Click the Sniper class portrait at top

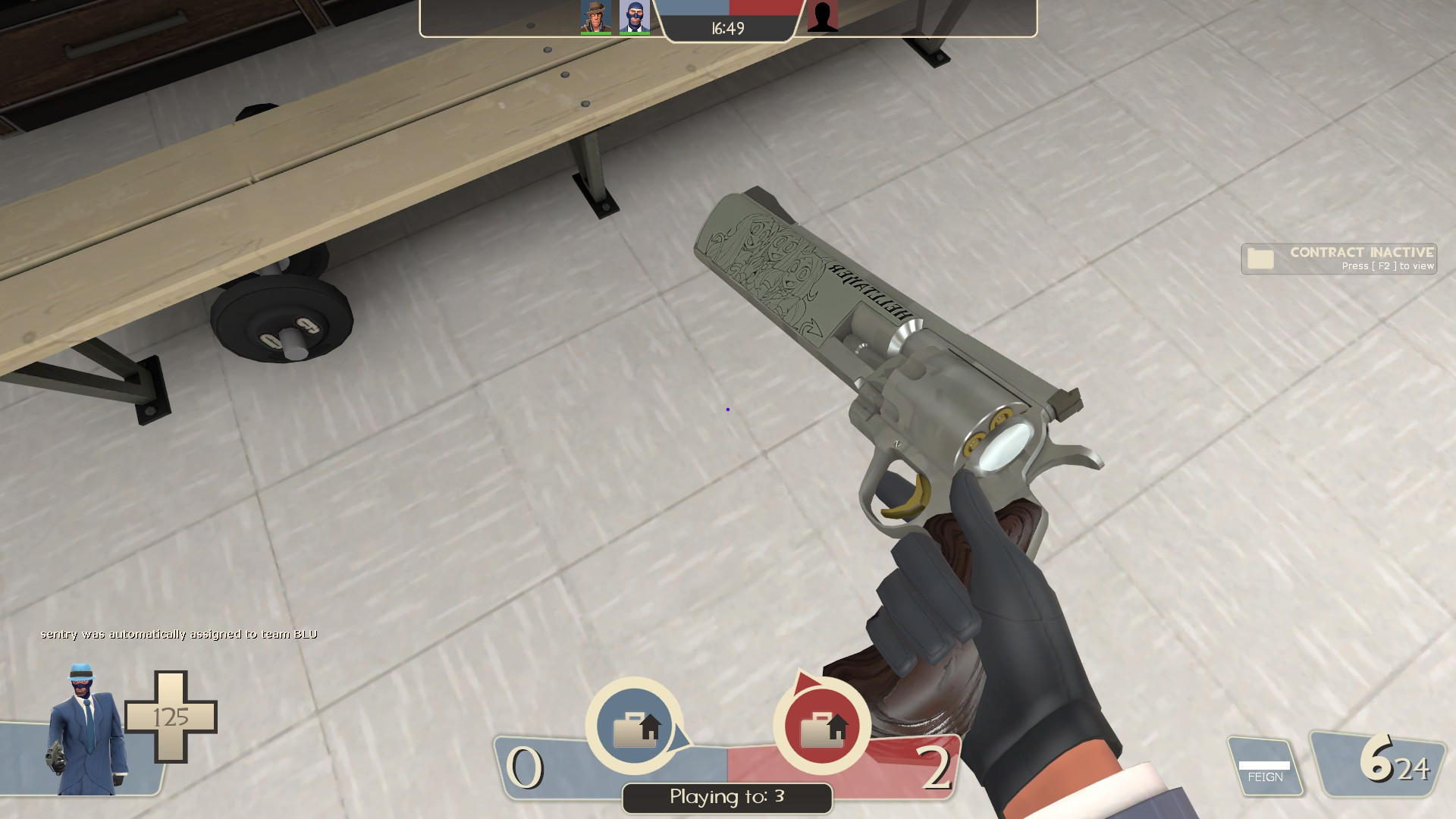[595, 15]
